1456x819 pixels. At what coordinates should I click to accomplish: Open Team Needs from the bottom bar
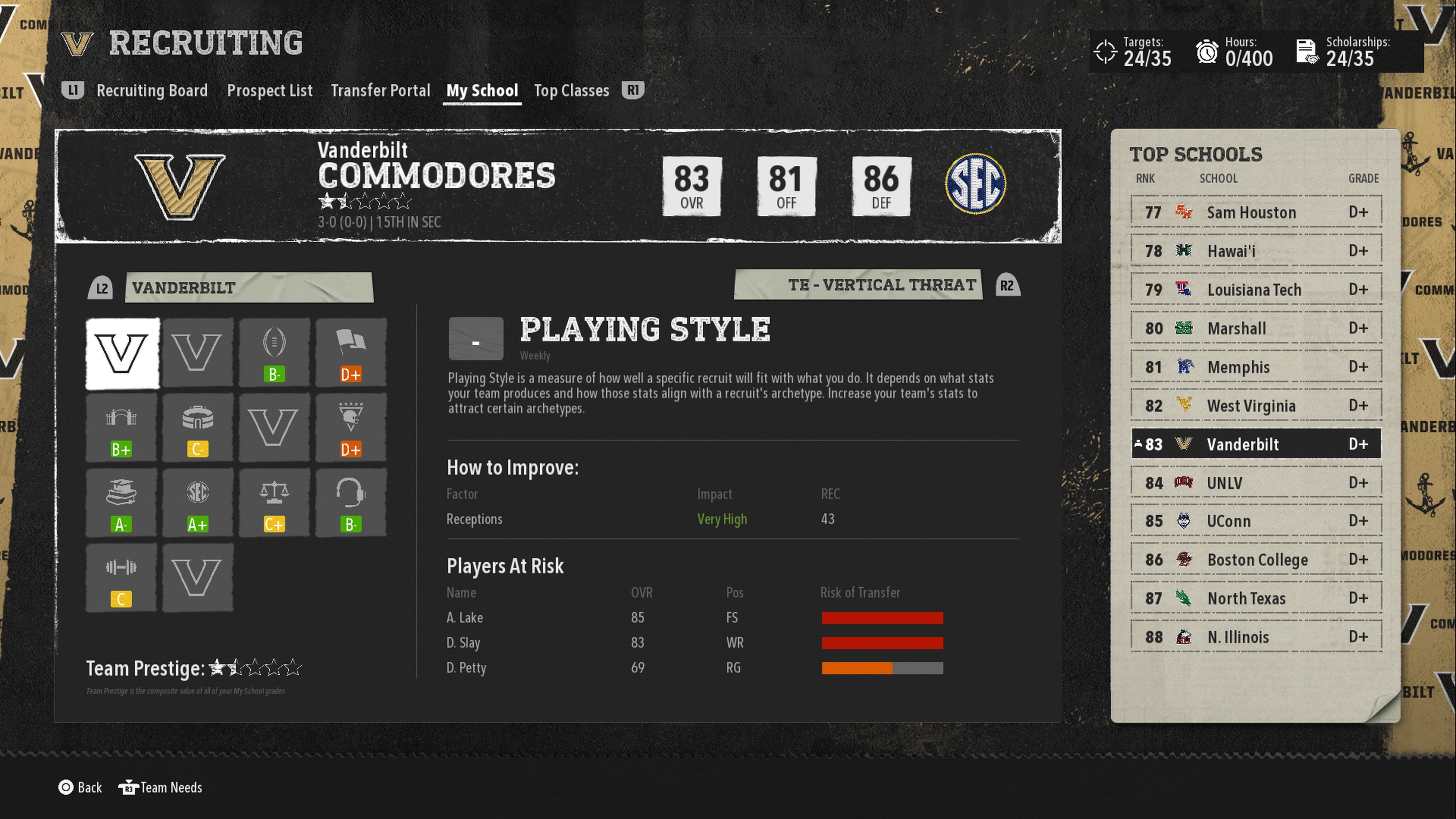[160, 788]
